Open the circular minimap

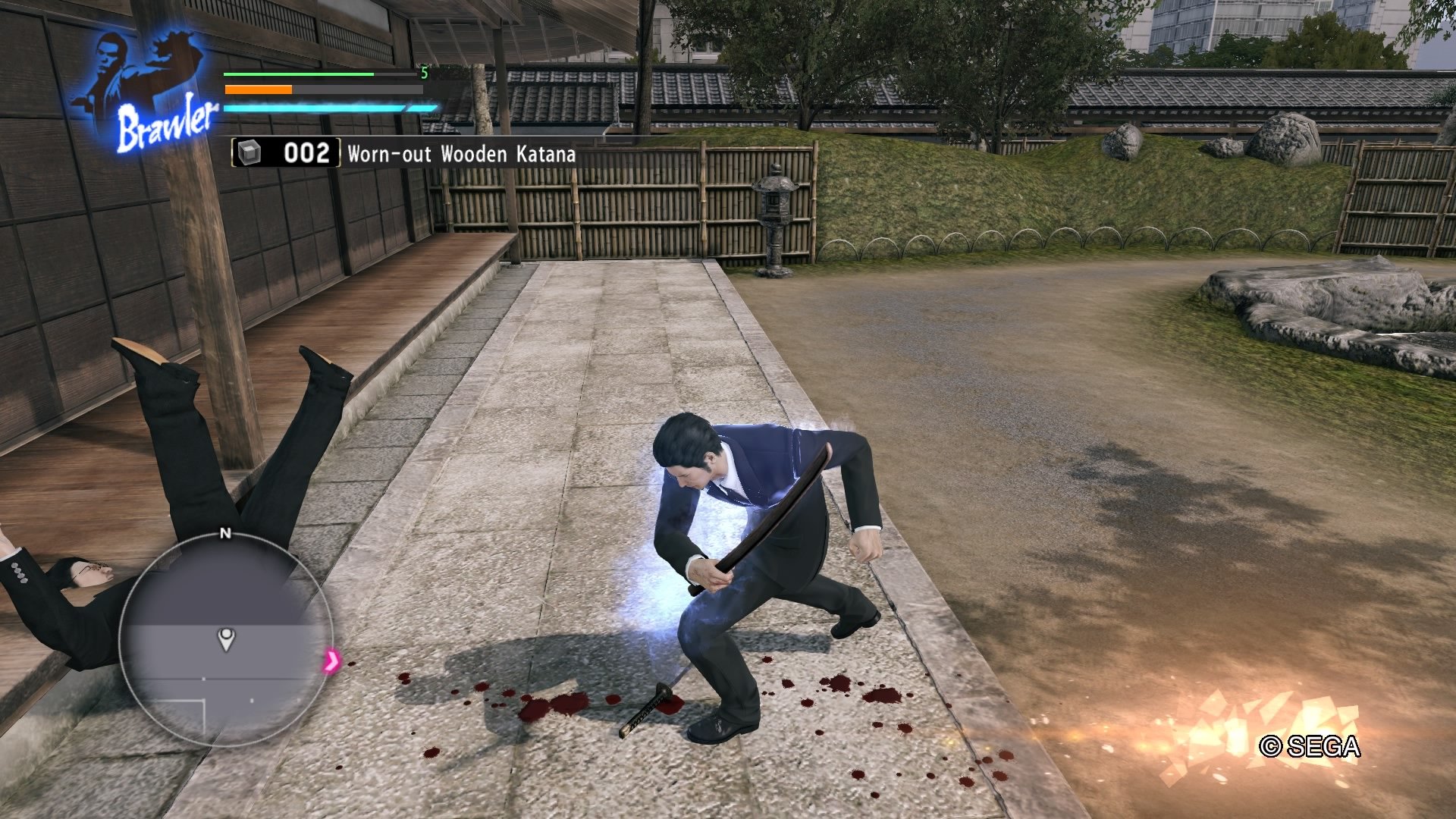click(225, 641)
